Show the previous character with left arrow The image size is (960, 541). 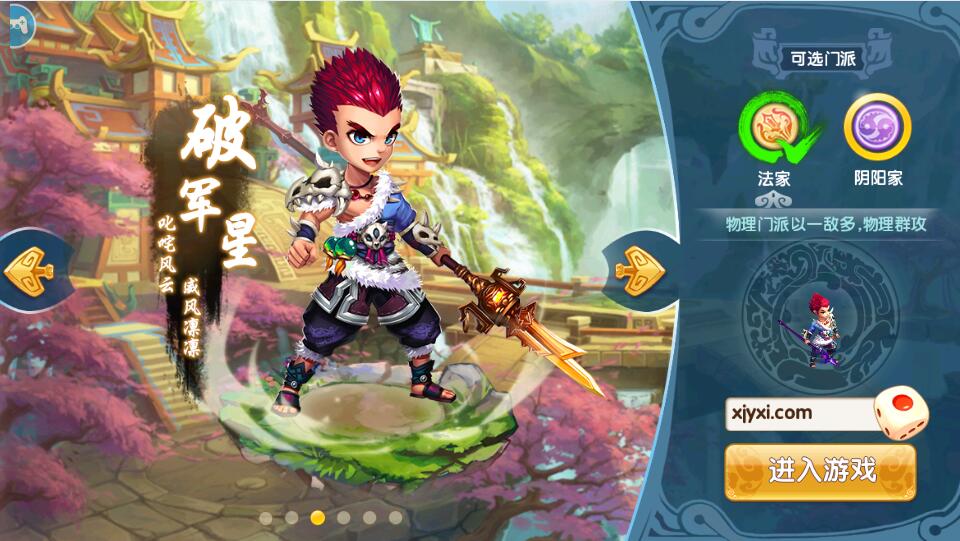[28, 269]
